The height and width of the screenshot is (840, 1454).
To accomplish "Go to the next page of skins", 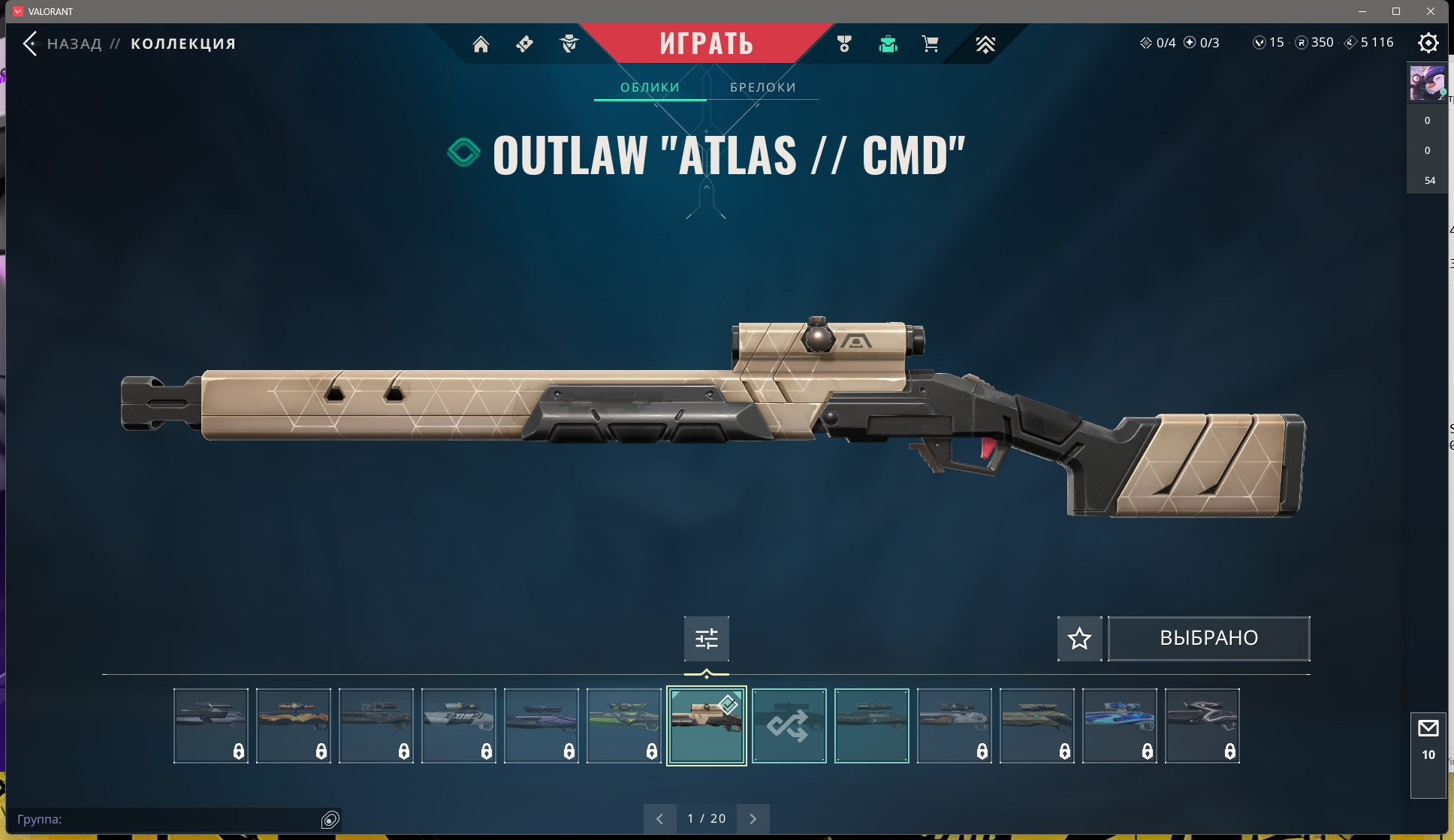I will coord(753,819).
